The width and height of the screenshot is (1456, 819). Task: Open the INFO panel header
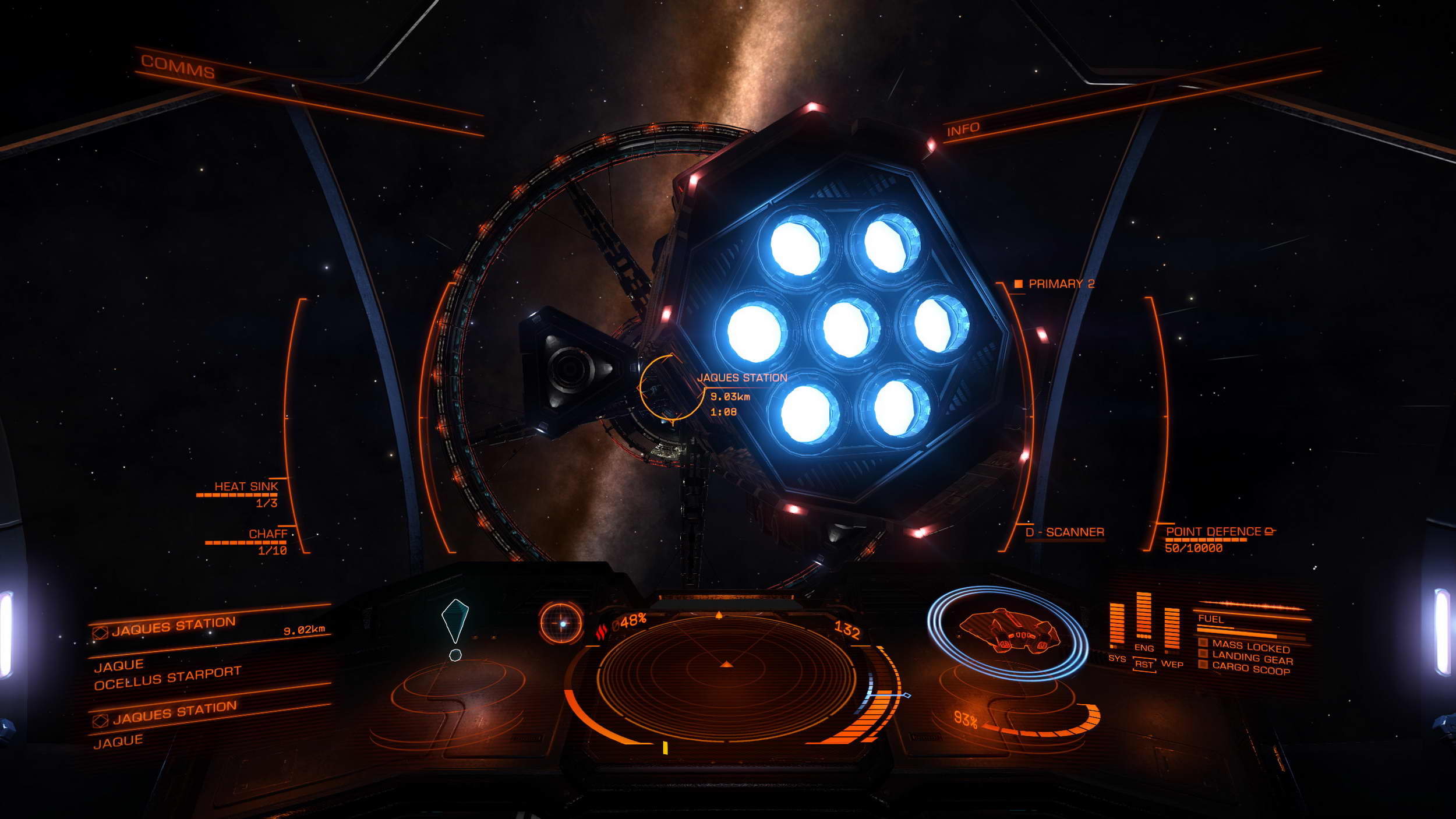point(963,129)
